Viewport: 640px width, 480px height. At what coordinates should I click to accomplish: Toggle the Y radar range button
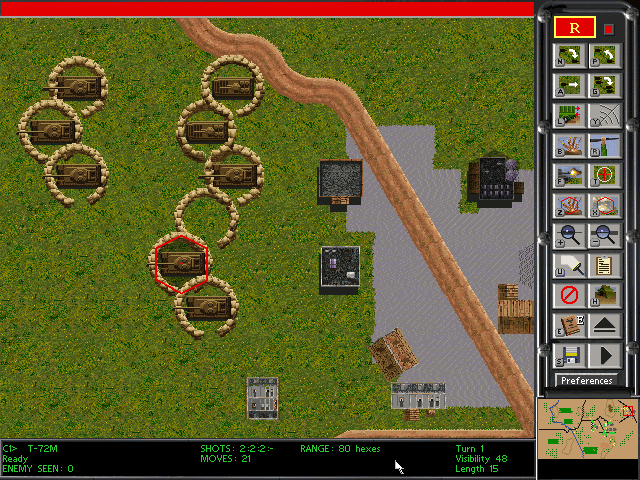[603, 116]
